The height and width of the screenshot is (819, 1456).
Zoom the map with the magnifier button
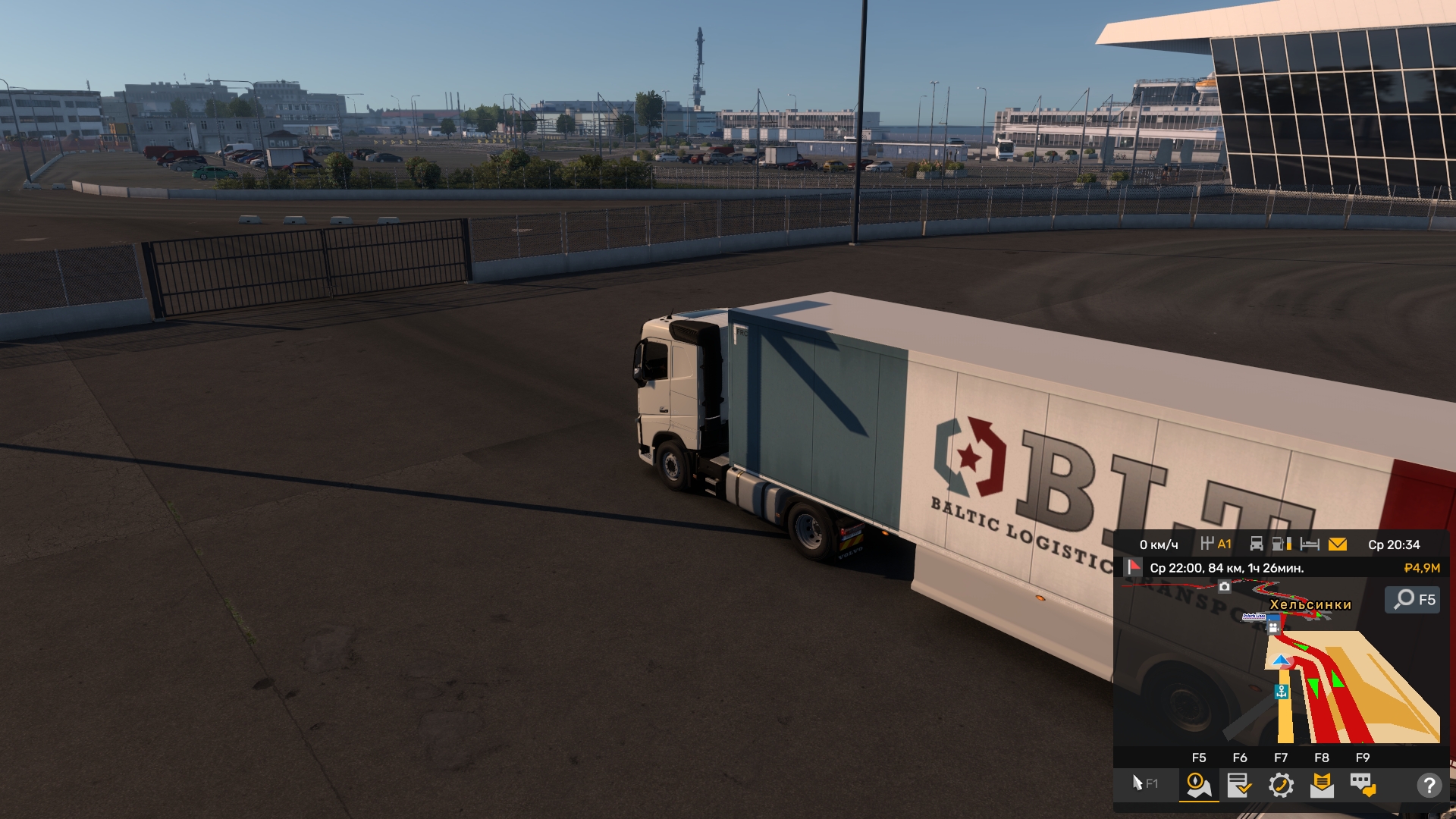click(x=1412, y=600)
